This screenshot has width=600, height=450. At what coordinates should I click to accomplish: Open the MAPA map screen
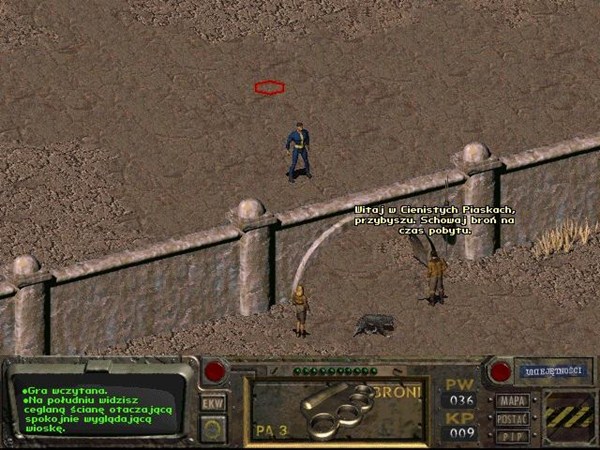pos(512,401)
